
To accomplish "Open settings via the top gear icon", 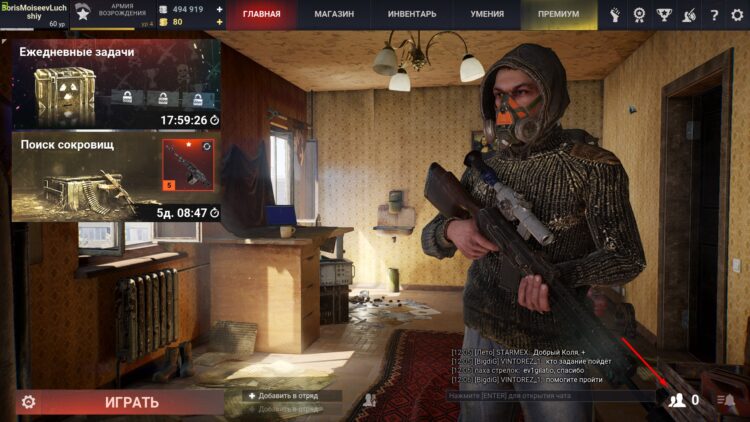I will pyautogui.click(x=737, y=15).
